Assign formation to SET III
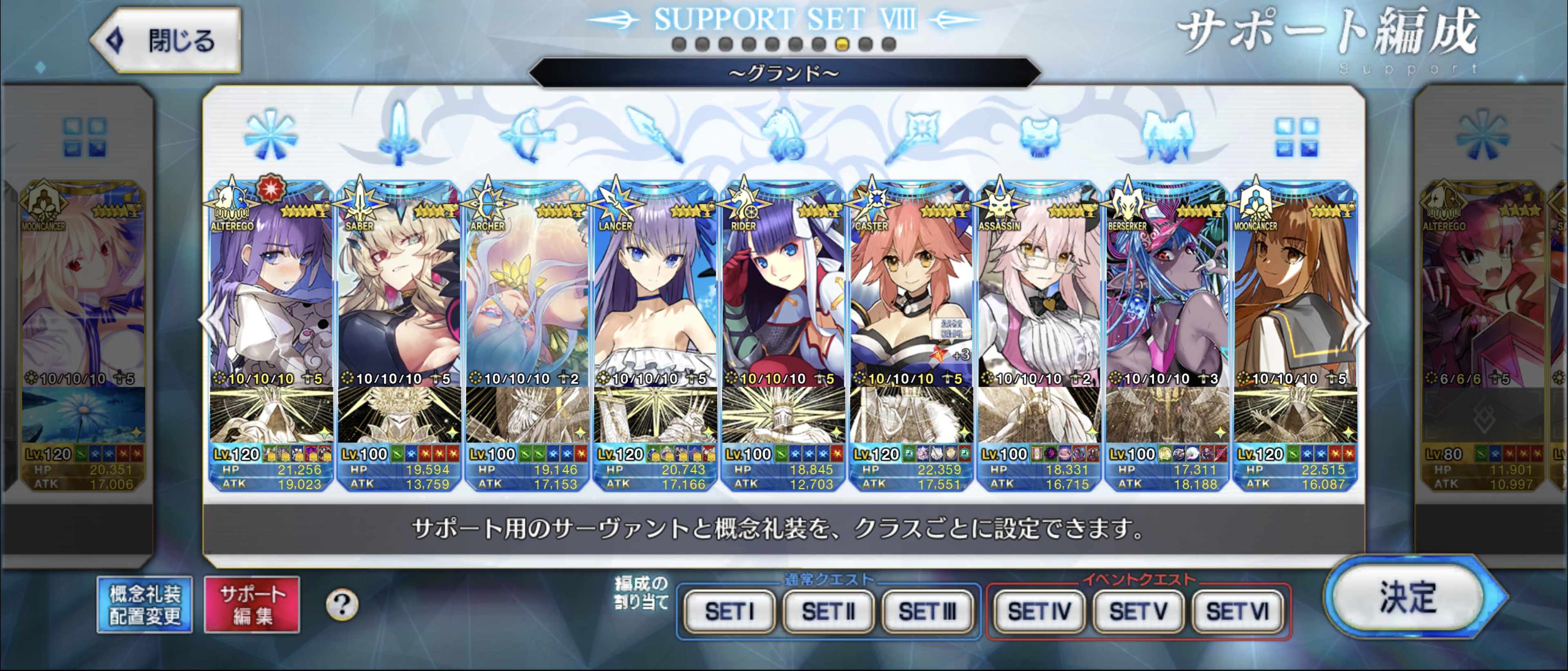The height and width of the screenshot is (671, 1568). pyautogui.click(x=927, y=611)
